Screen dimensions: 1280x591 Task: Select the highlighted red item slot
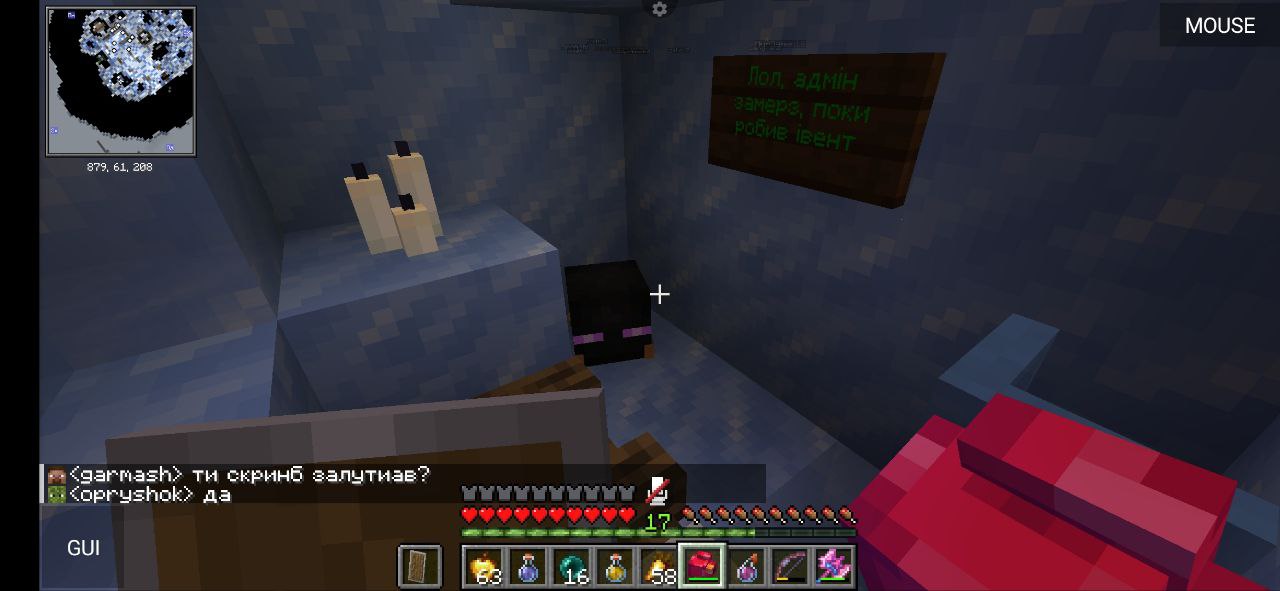click(702, 566)
